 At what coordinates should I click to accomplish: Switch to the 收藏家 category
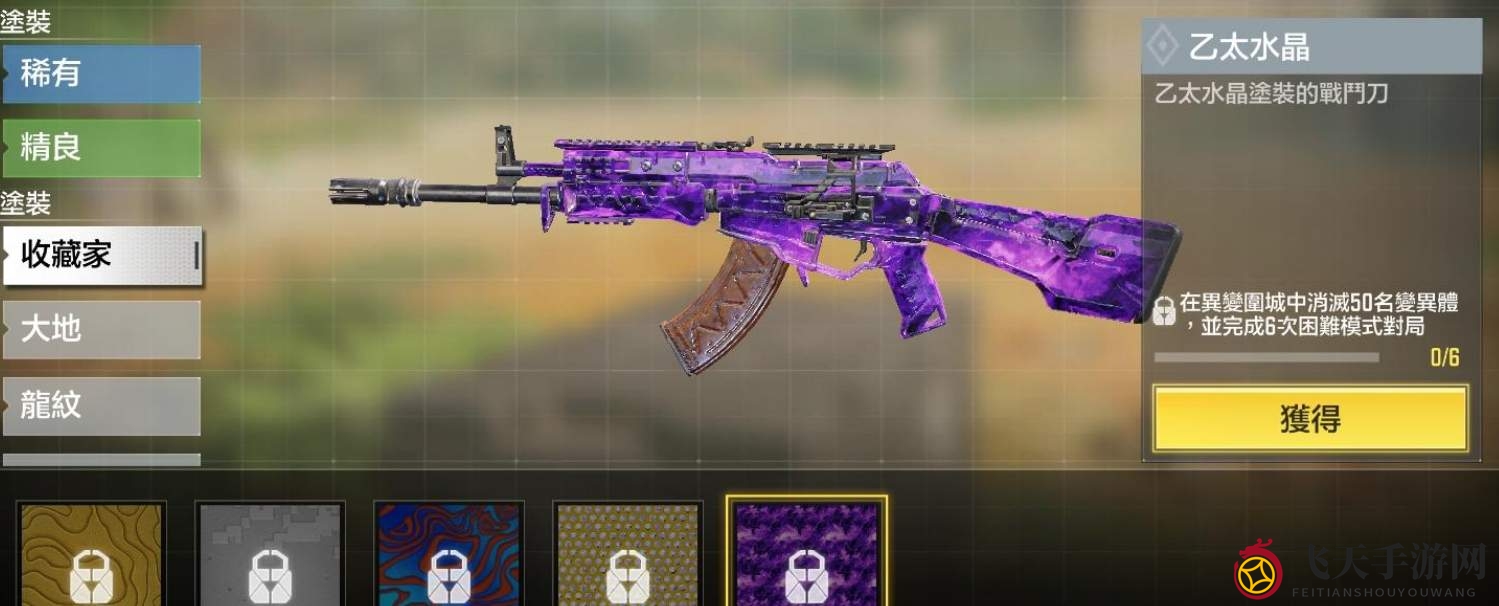tap(101, 255)
